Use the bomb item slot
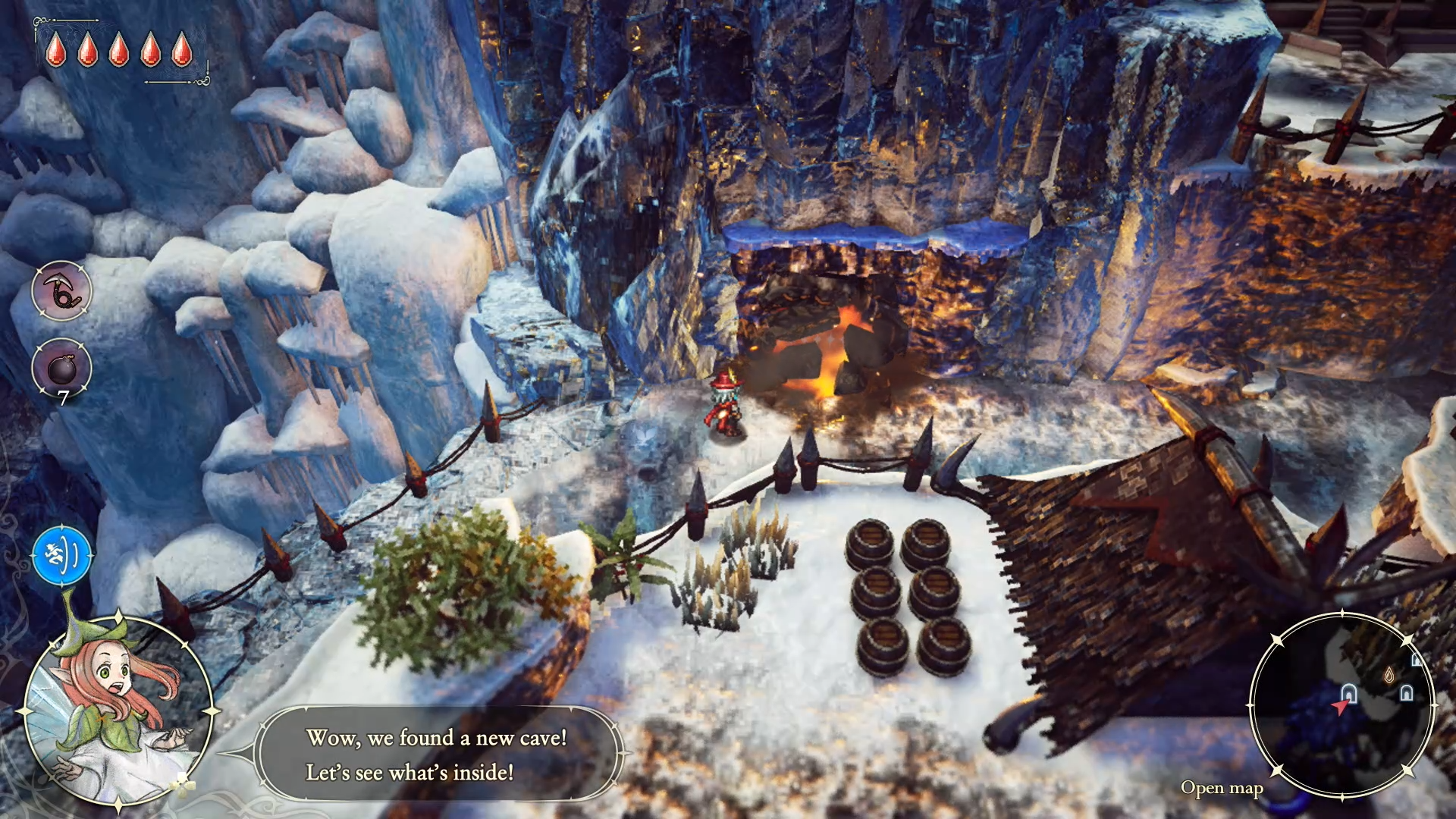1456x819 pixels. pos(61,369)
